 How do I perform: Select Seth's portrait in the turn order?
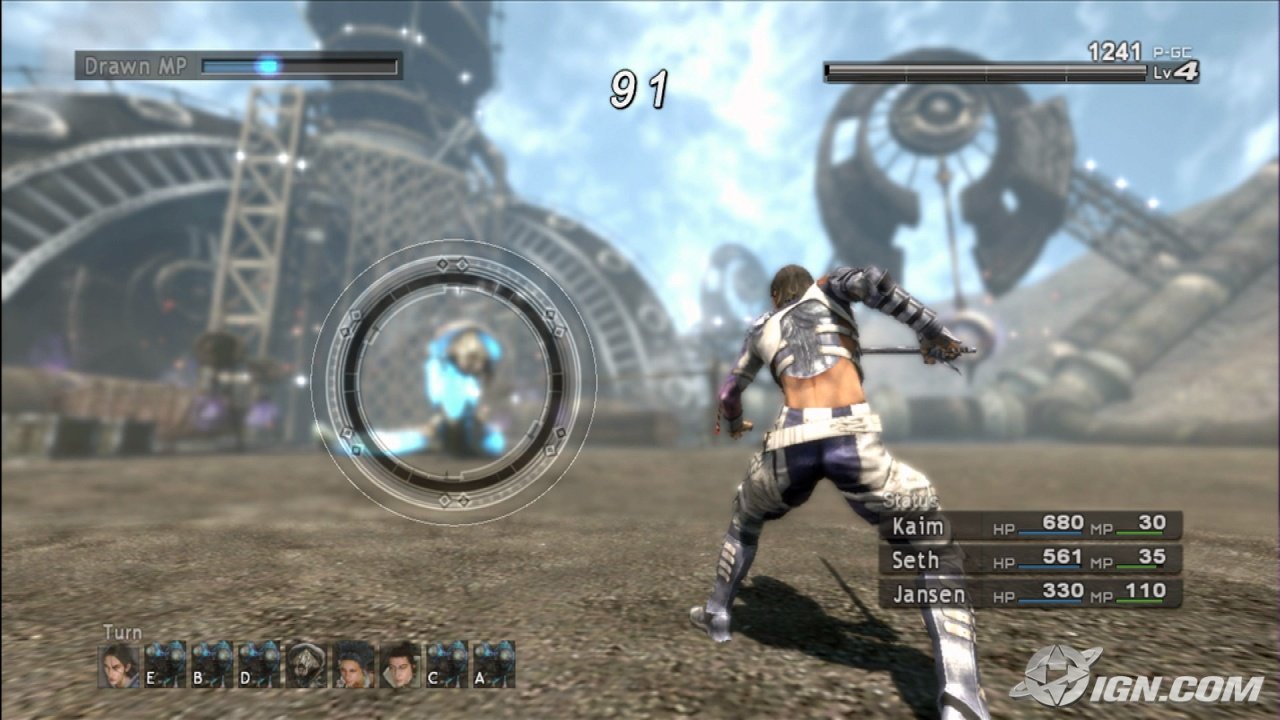coord(353,664)
